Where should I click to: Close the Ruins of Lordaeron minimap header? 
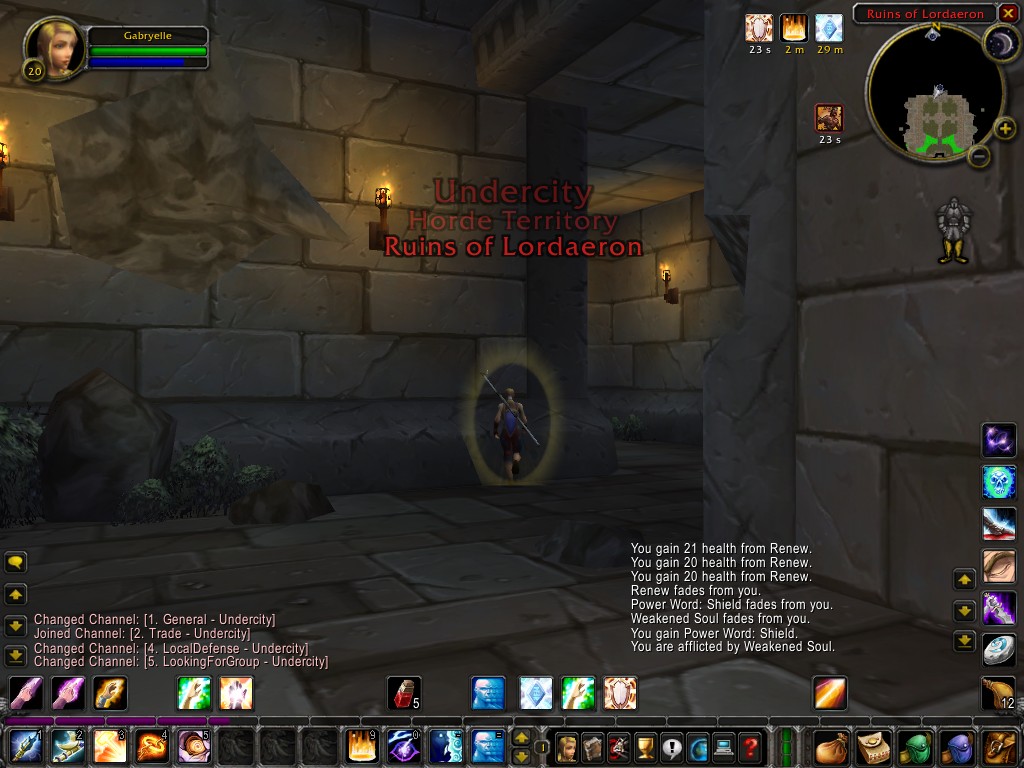[1007, 13]
